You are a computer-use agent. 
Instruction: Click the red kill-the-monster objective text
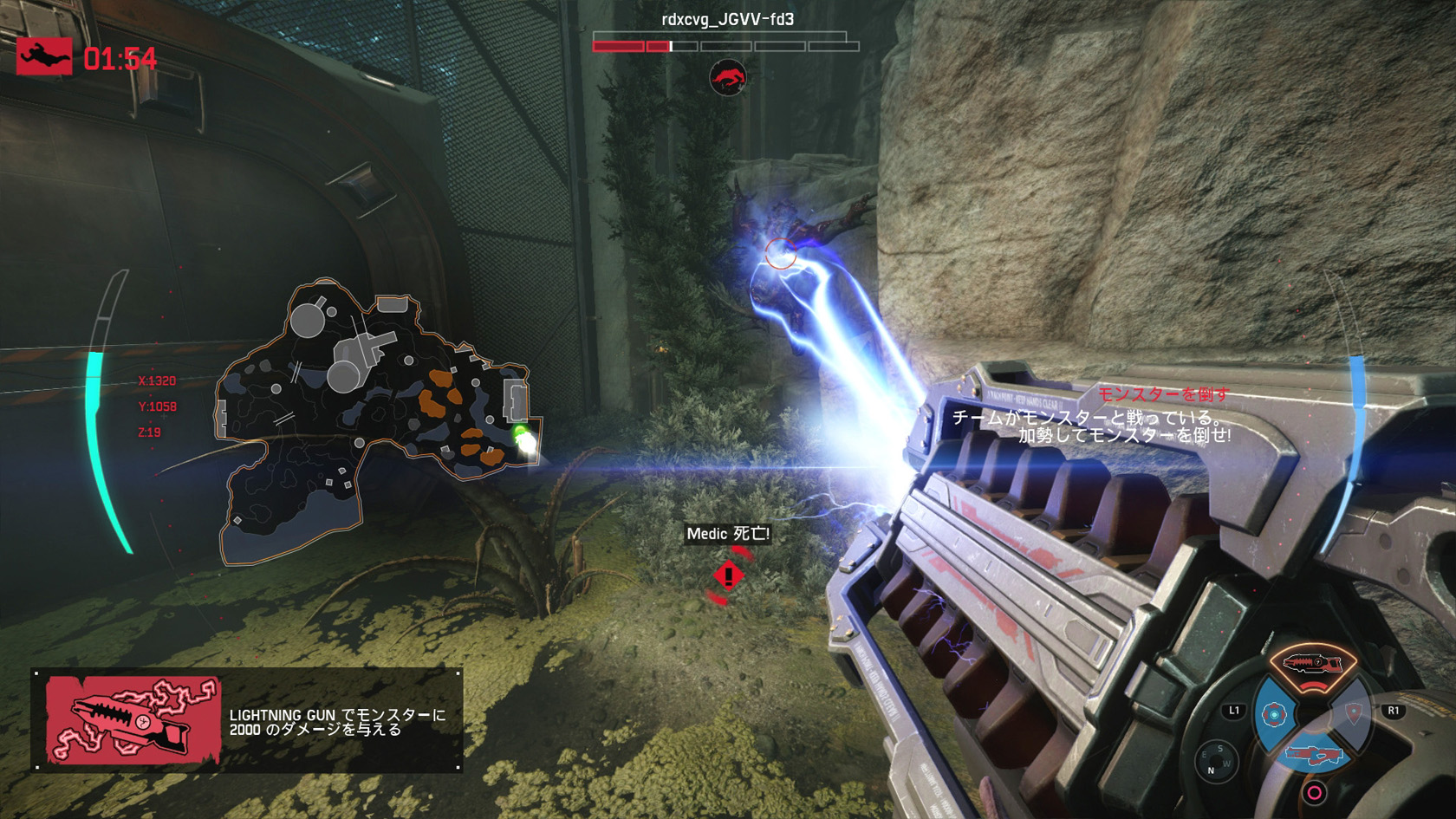(x=1163, y=394)
